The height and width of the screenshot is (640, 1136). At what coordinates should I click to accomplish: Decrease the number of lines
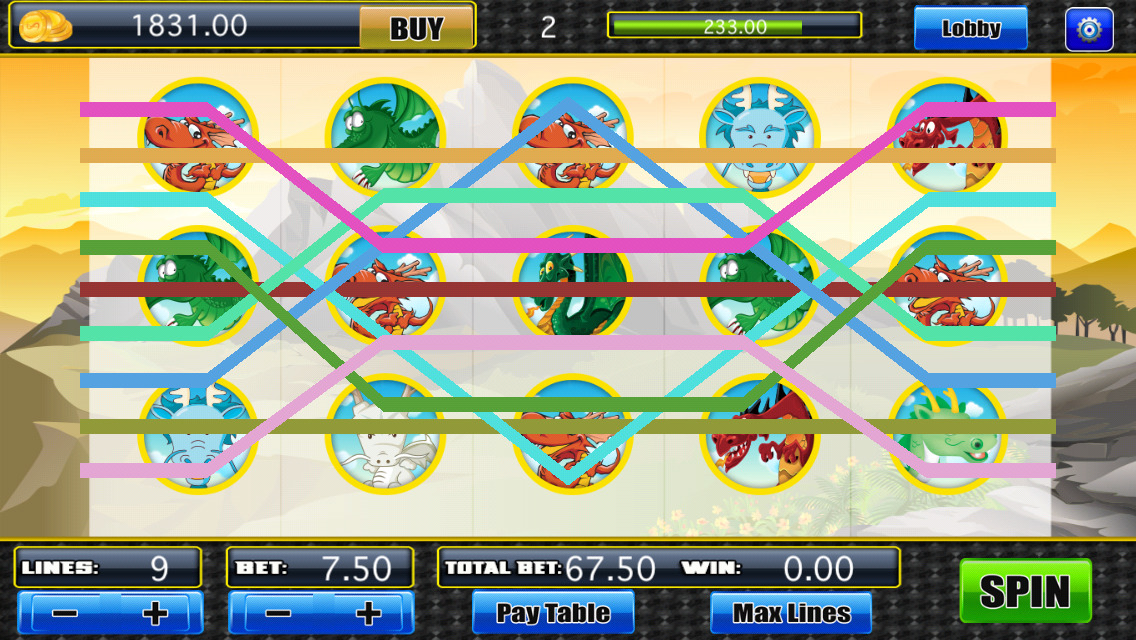(65, 612)
